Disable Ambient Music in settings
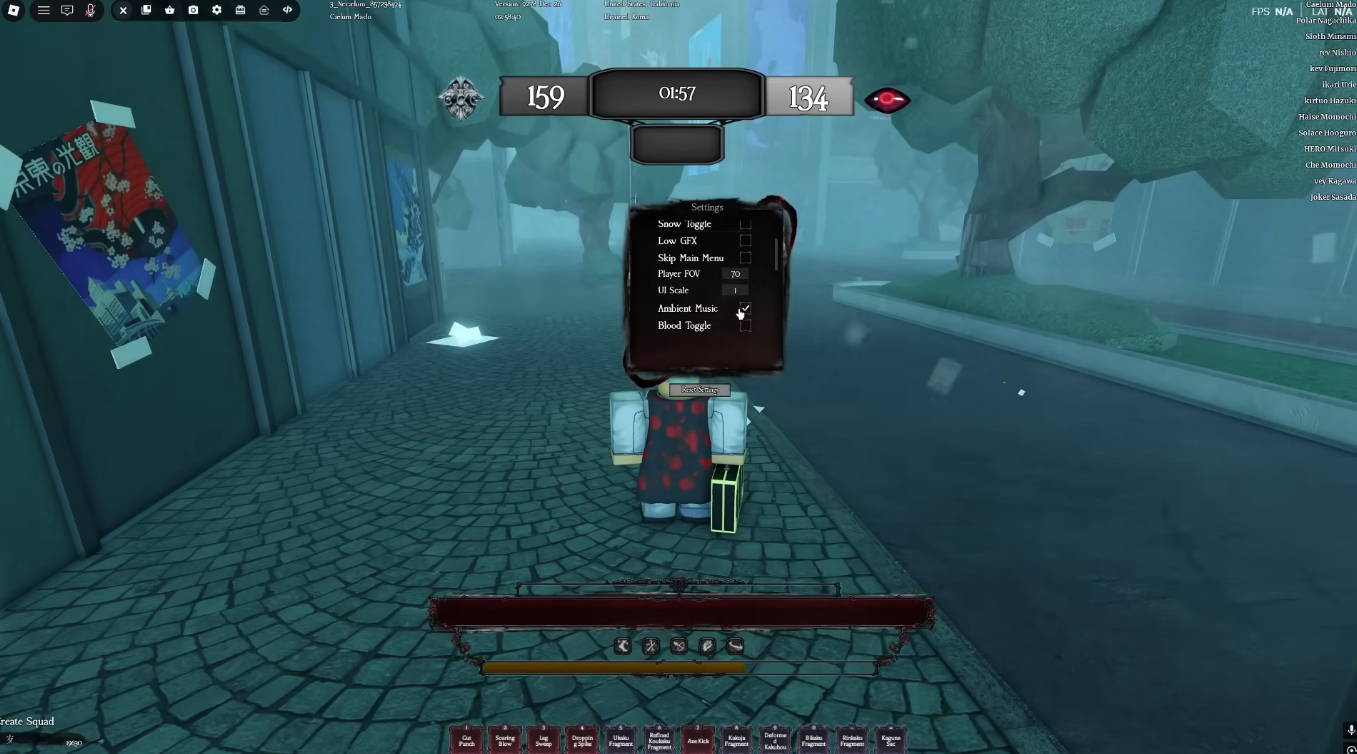This screenshot has width=1357, height=754. (x=745, y=308)
